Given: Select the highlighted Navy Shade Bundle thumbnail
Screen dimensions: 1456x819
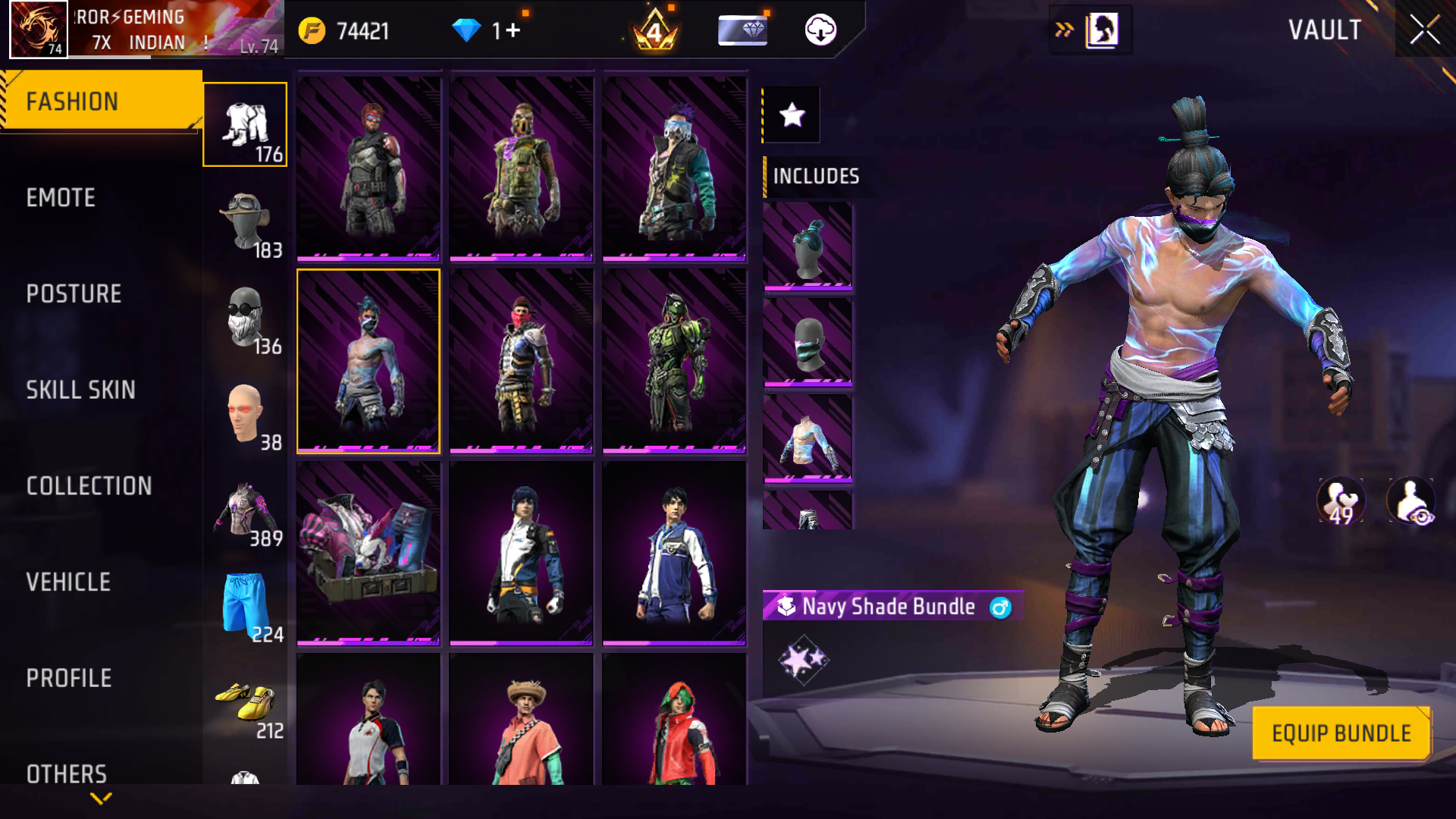Looking at the screenshot, I should point(368,361).
